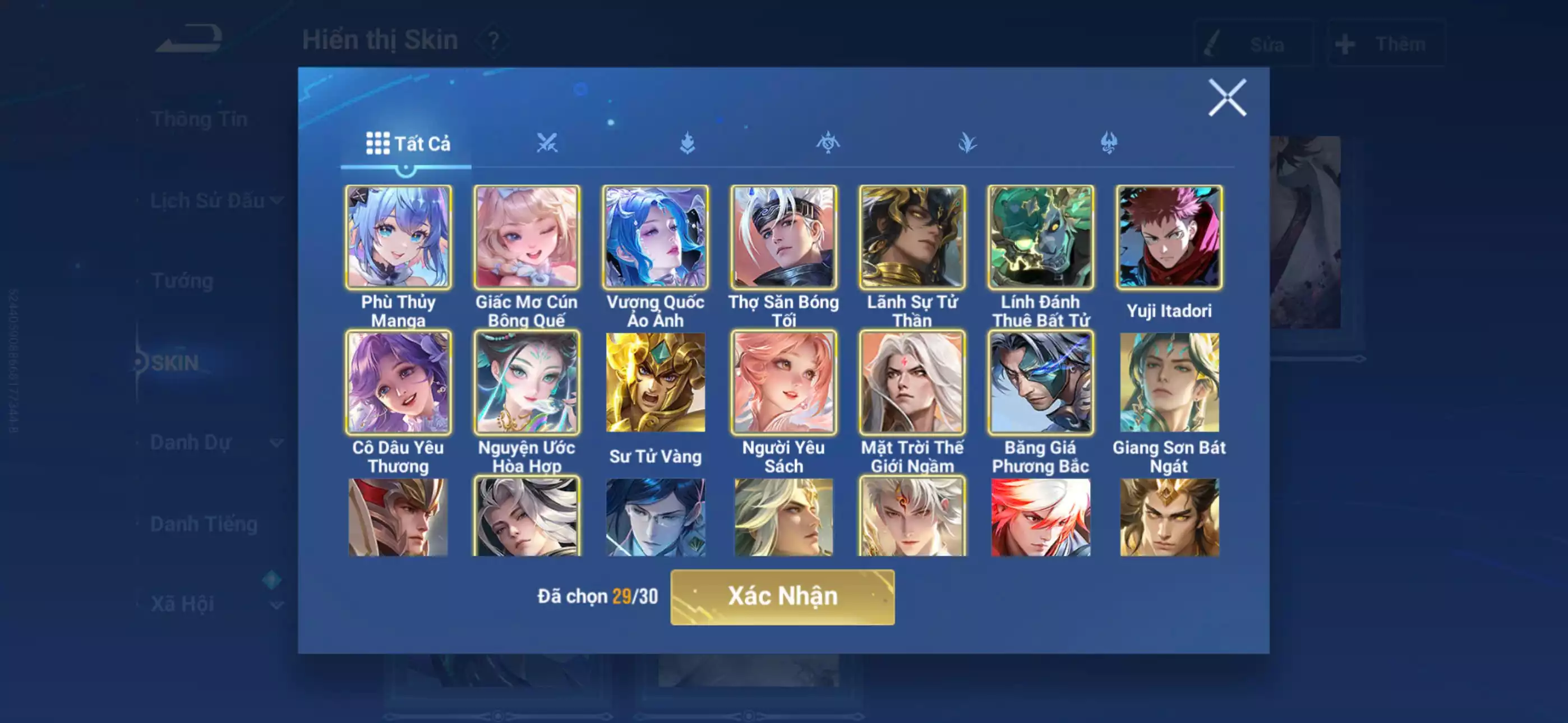This screenshot has width=1568, height=723.
Task: Click the grid icon next to Tất Cả
Action: 379,143
